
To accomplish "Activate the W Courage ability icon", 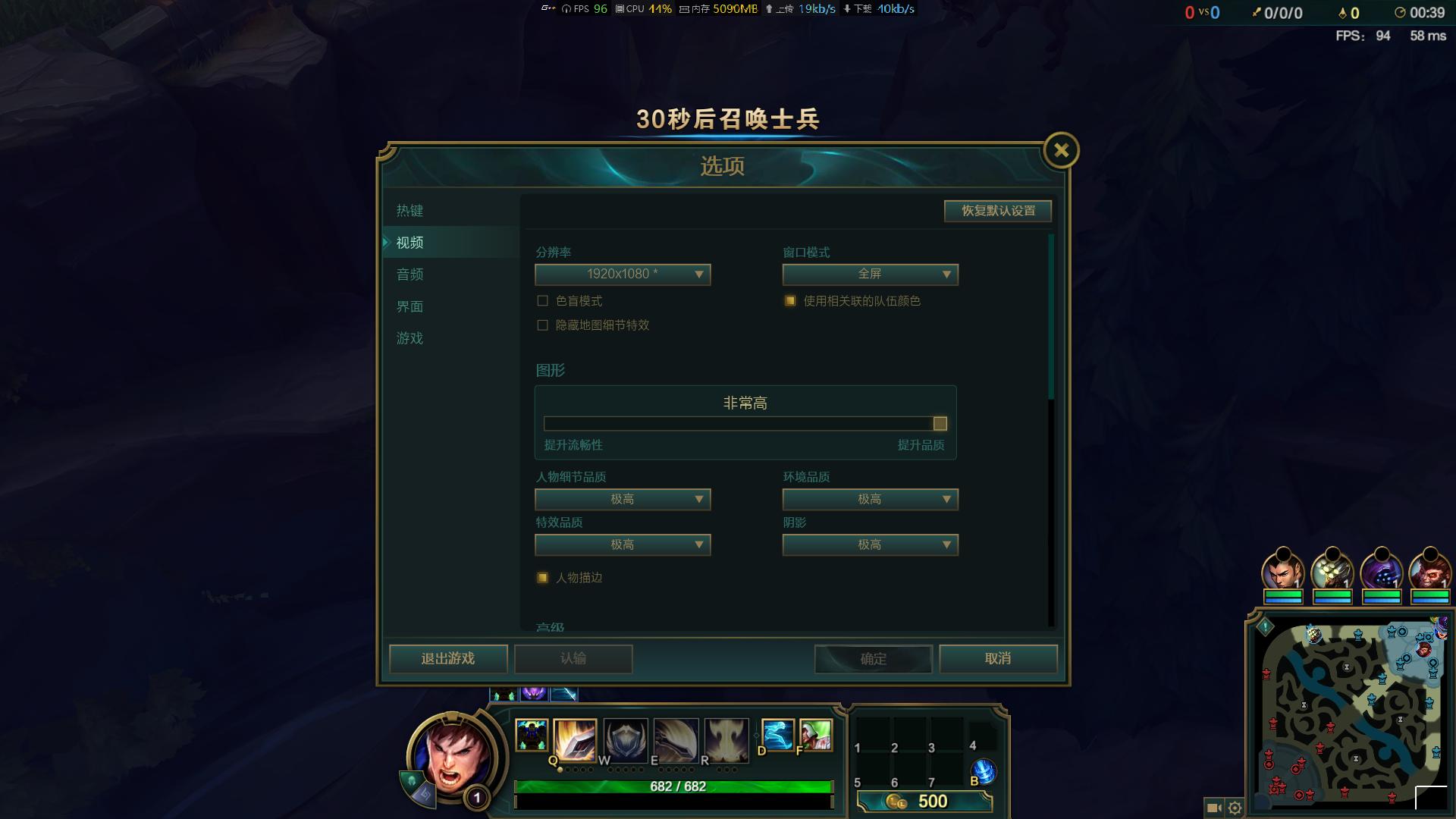I will click(x=624, y=739).
